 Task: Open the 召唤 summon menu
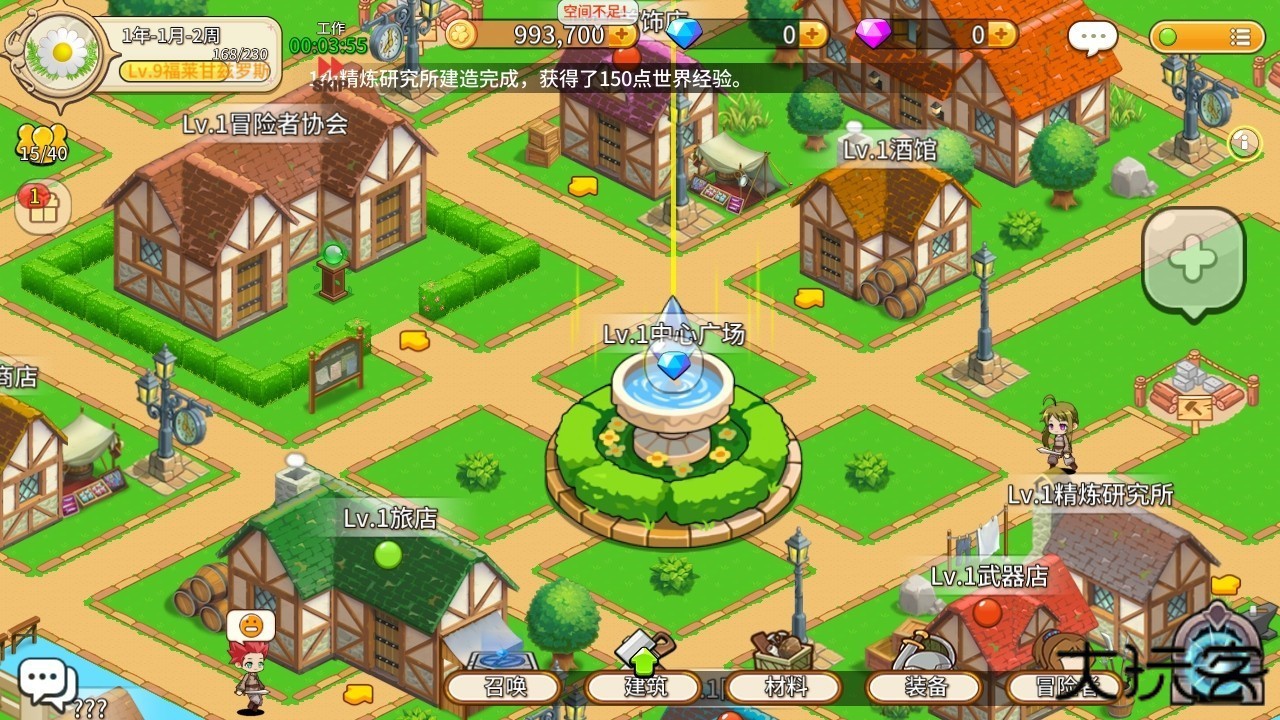[x=504, y=687]
